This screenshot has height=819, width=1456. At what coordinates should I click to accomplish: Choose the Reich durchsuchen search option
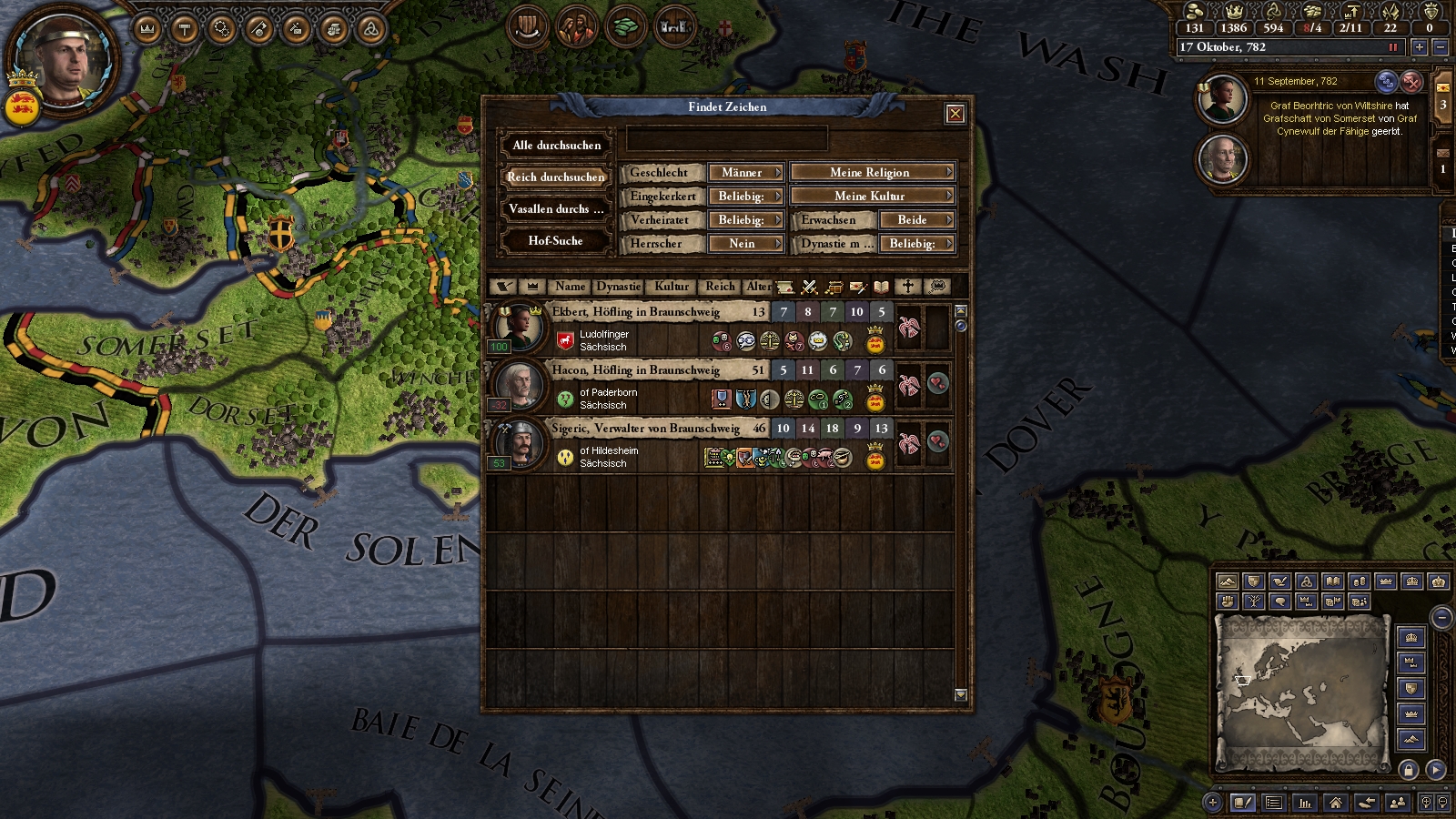556,177
